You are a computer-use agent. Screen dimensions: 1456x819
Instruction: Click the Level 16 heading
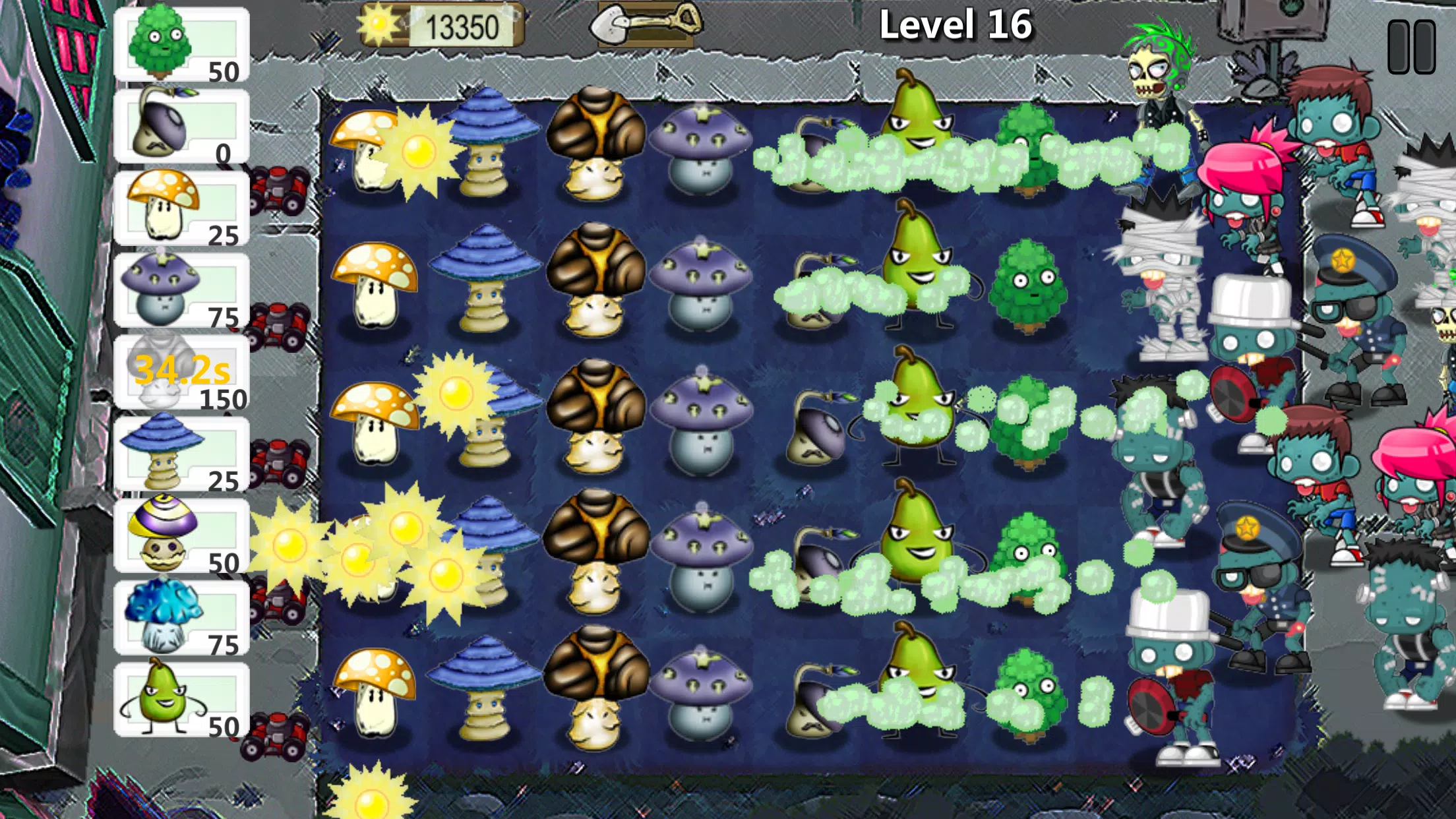[959, 25]
